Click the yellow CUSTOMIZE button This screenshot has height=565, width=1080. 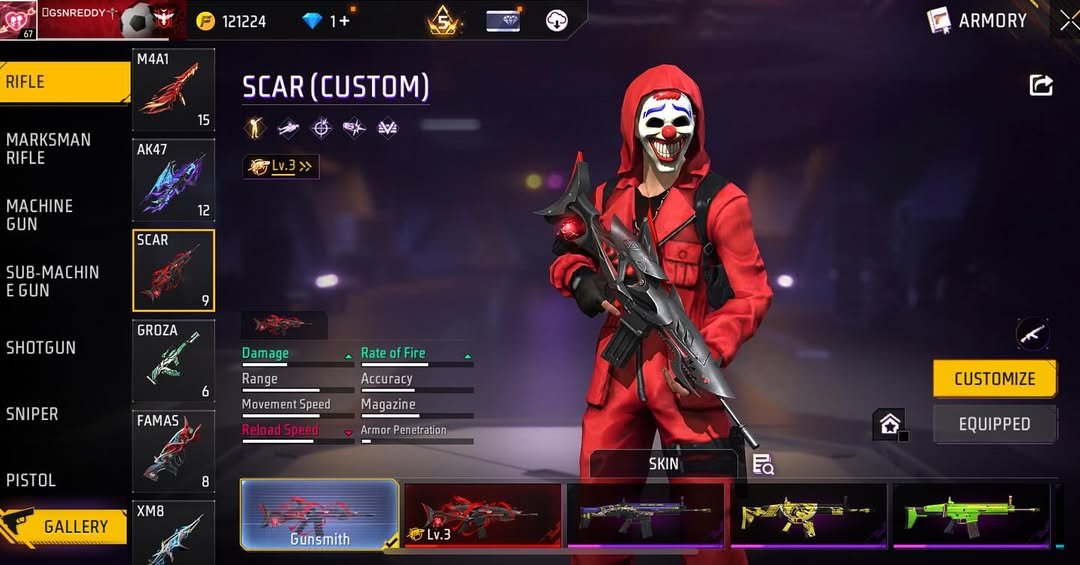(994, 379)
